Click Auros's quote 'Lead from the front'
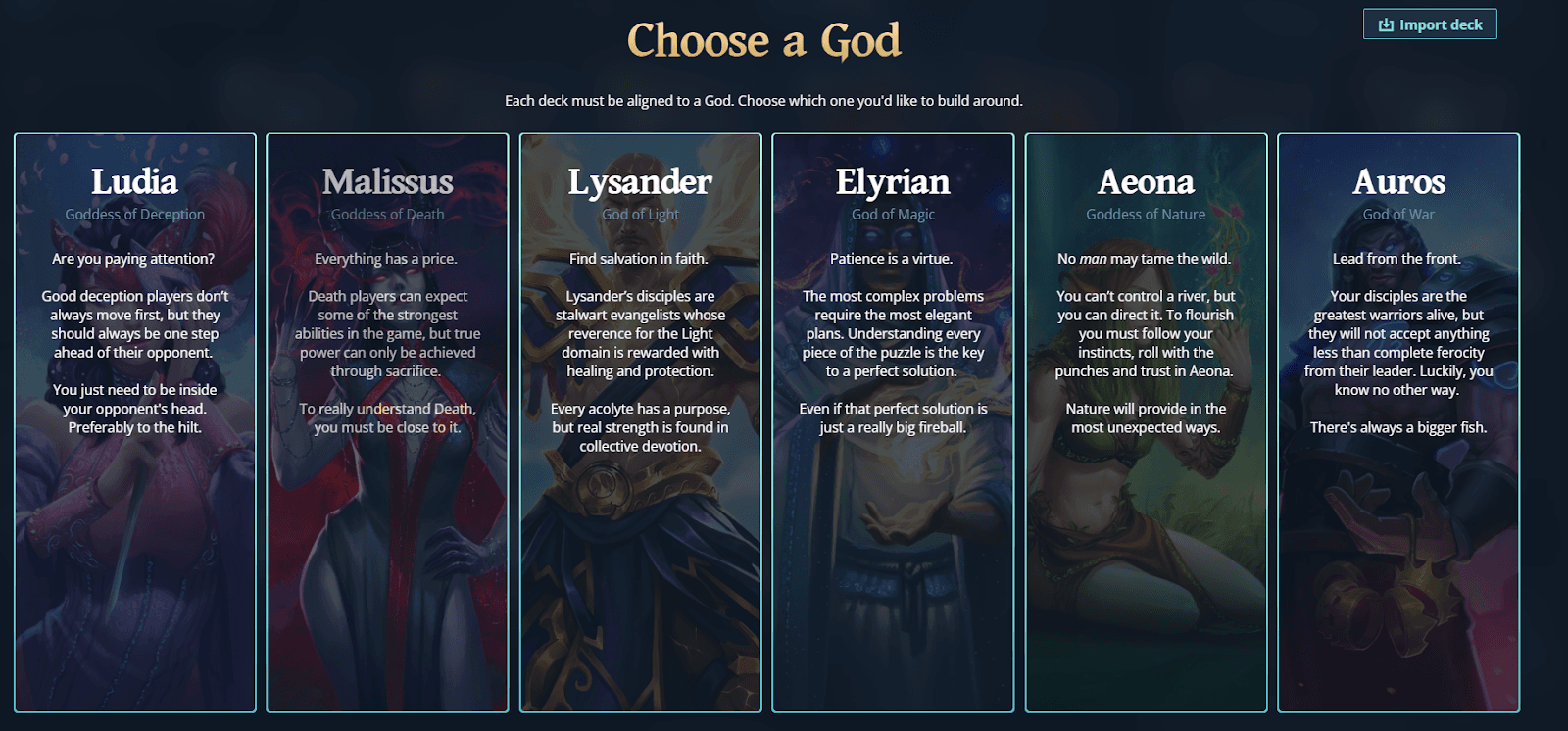The image size is (1568, 731). pyautogui.click(x=1398, y=258)
